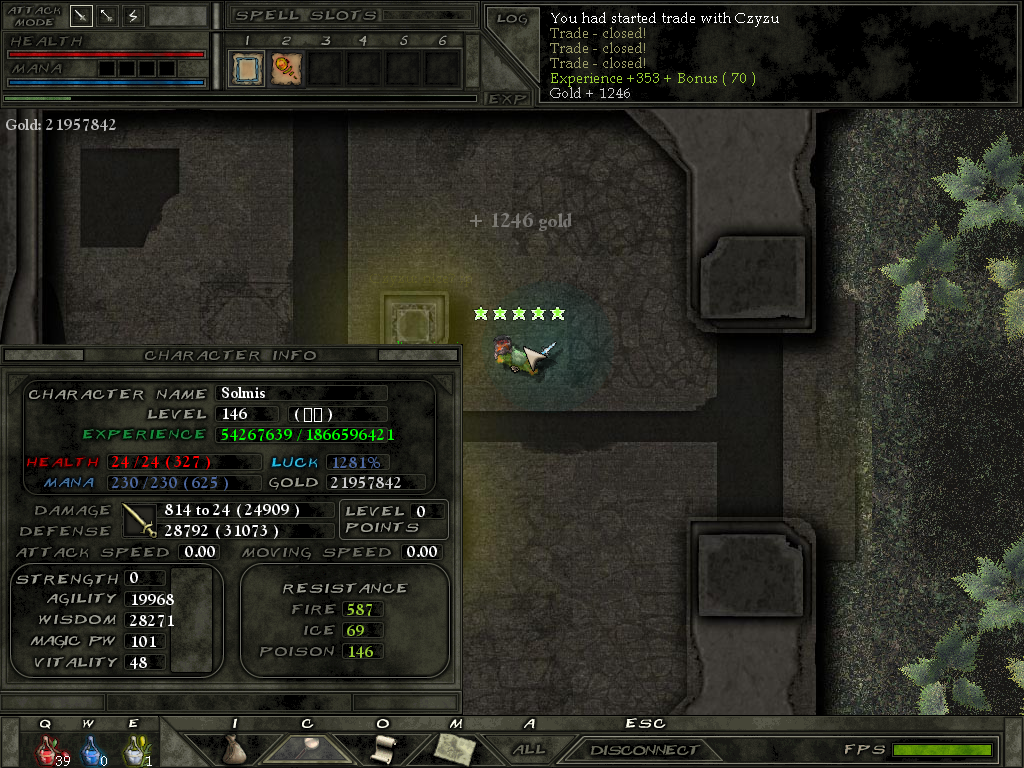Use the red health potion

(47, 748)
